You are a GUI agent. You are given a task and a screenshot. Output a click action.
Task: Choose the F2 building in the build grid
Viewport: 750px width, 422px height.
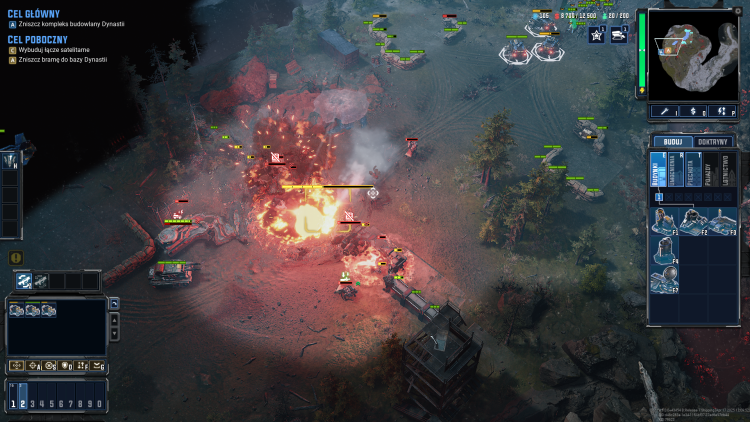(692, 220)
